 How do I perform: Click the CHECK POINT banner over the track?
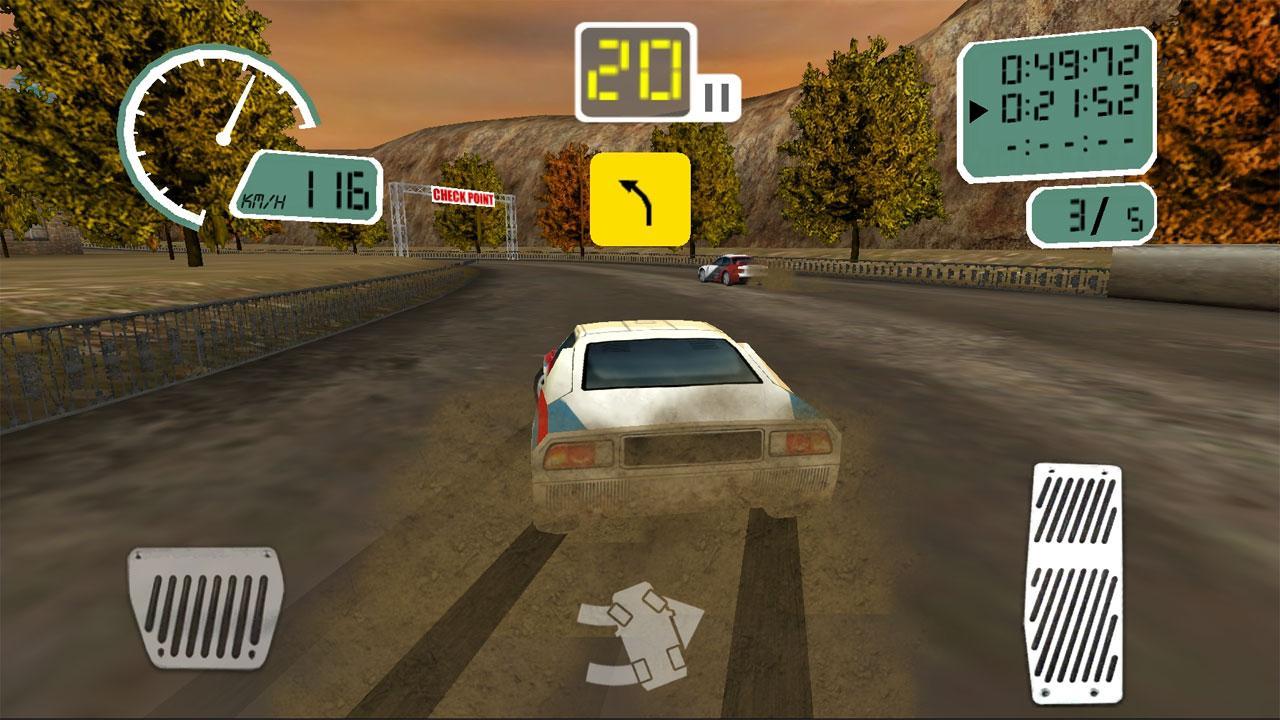[x=462, y=197]
